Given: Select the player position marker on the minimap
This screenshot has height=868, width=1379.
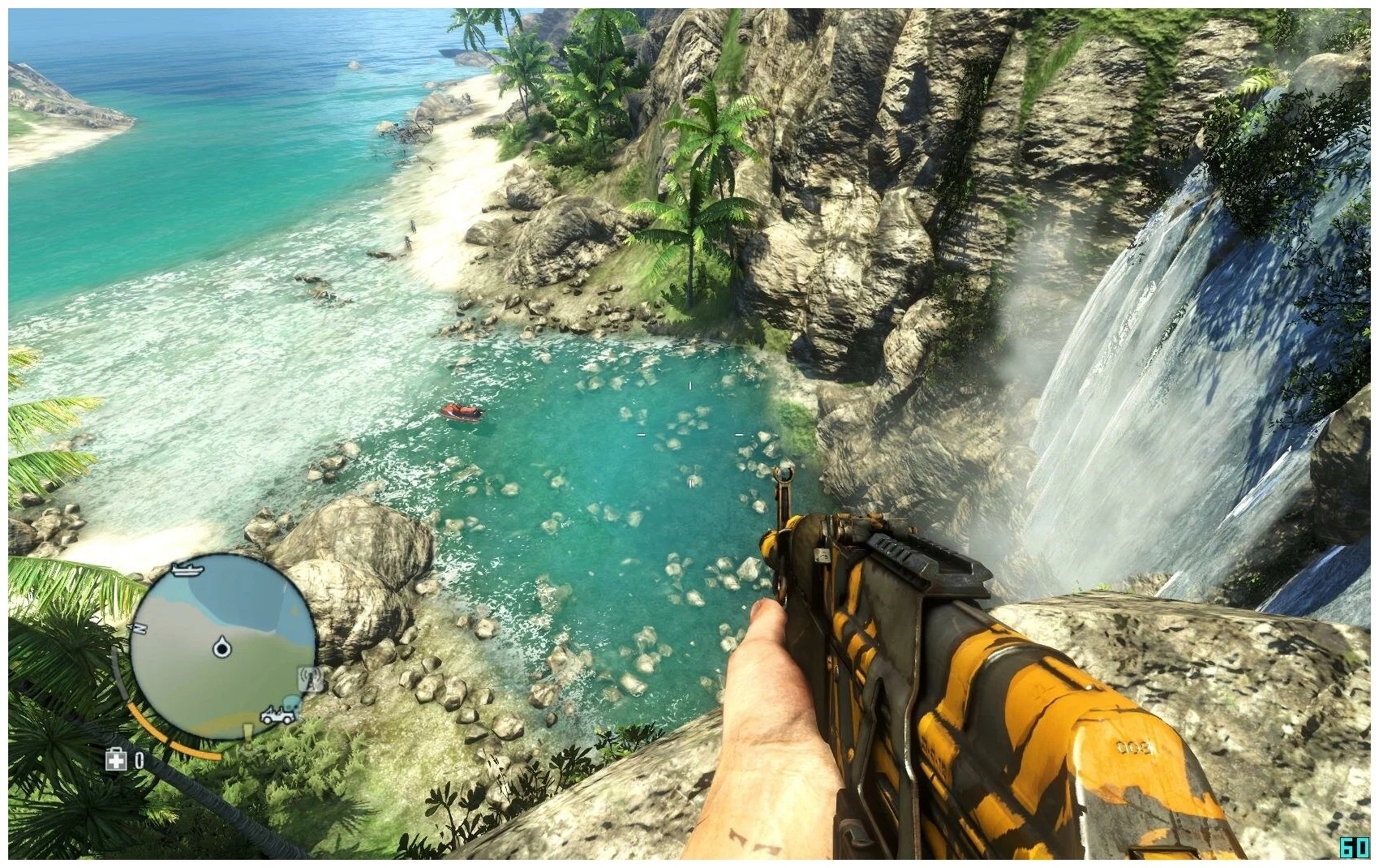Looking at the screenshot, I should (221, 648).
